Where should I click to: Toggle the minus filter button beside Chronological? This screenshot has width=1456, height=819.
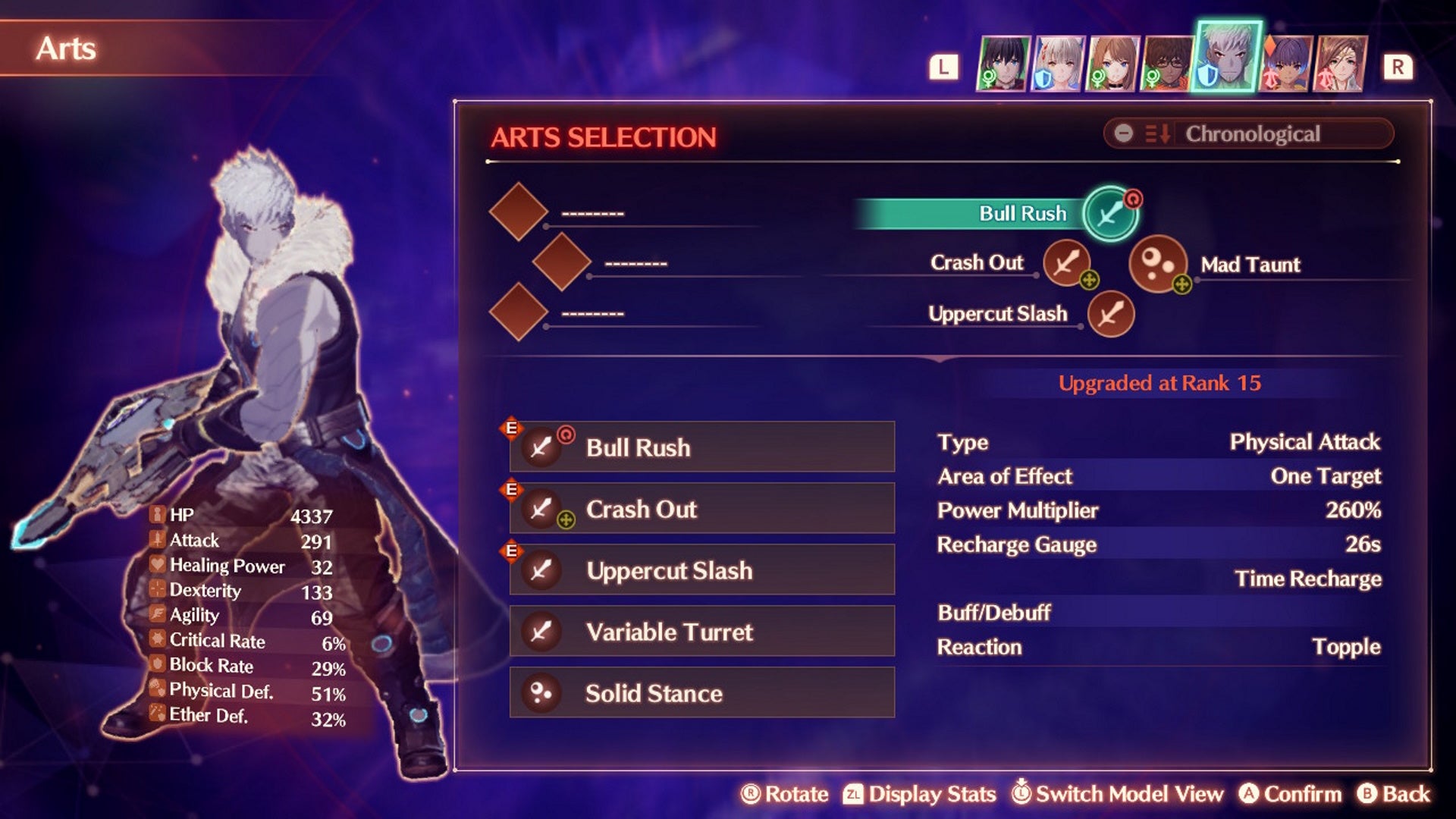pyautogui.click(x=1125, y=134)
